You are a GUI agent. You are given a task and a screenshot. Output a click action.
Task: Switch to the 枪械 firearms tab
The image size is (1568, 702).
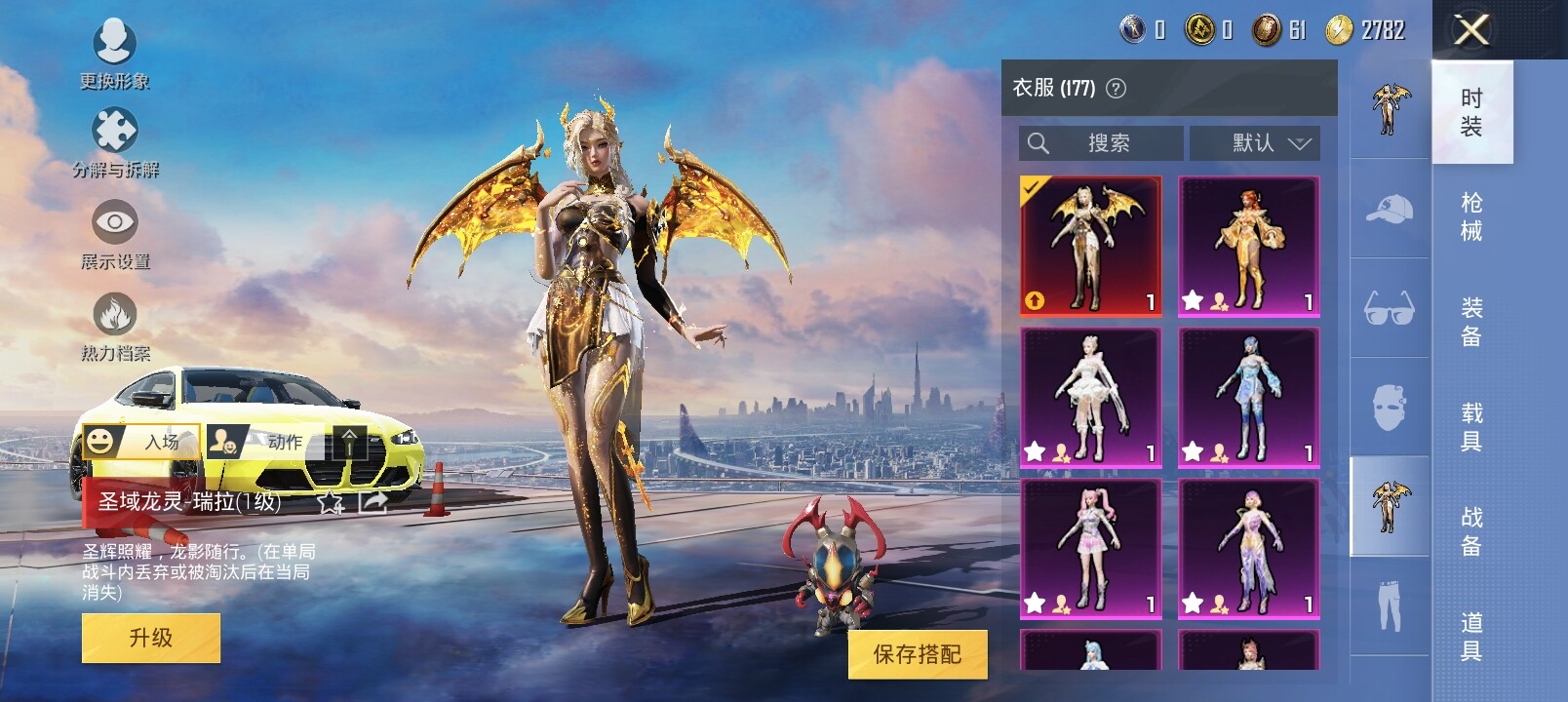click(x=1471, y=216)
